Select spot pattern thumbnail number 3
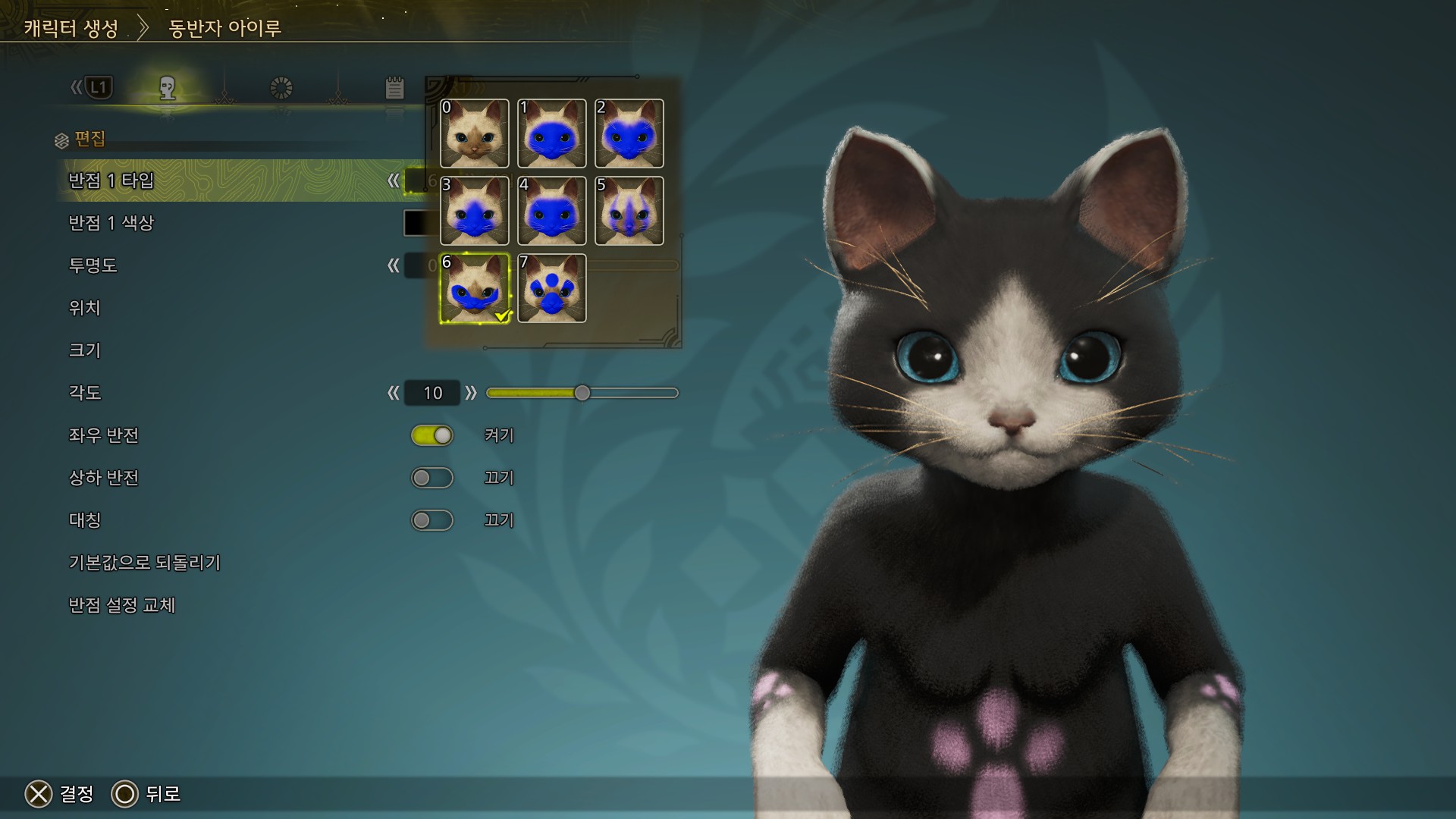The width and height of the screenshot is (1456, 819). tap(475, 211)
